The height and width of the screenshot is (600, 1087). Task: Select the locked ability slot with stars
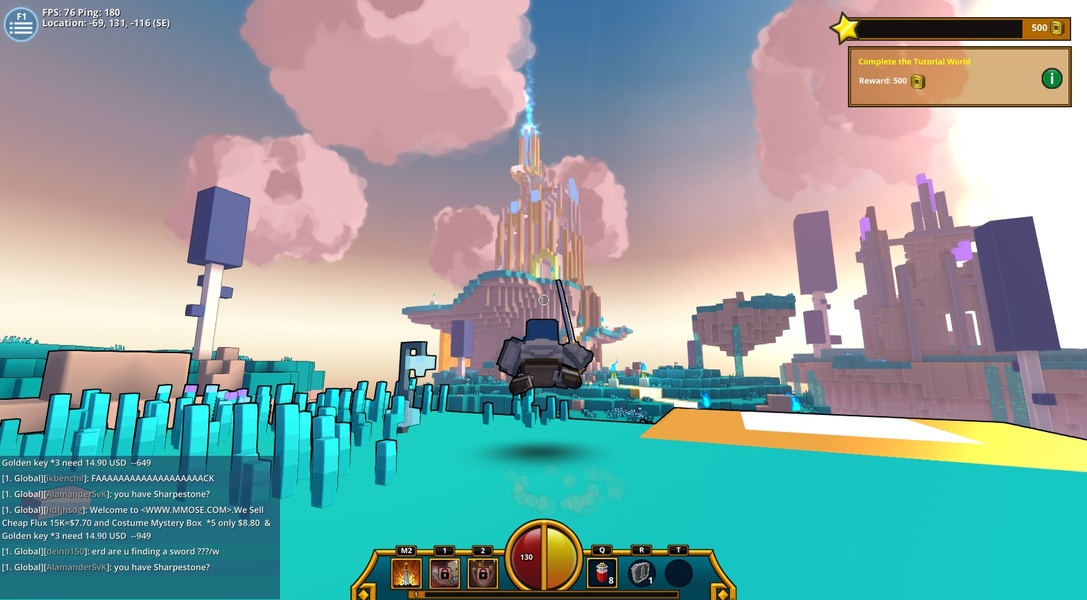[x=482, y=573]
